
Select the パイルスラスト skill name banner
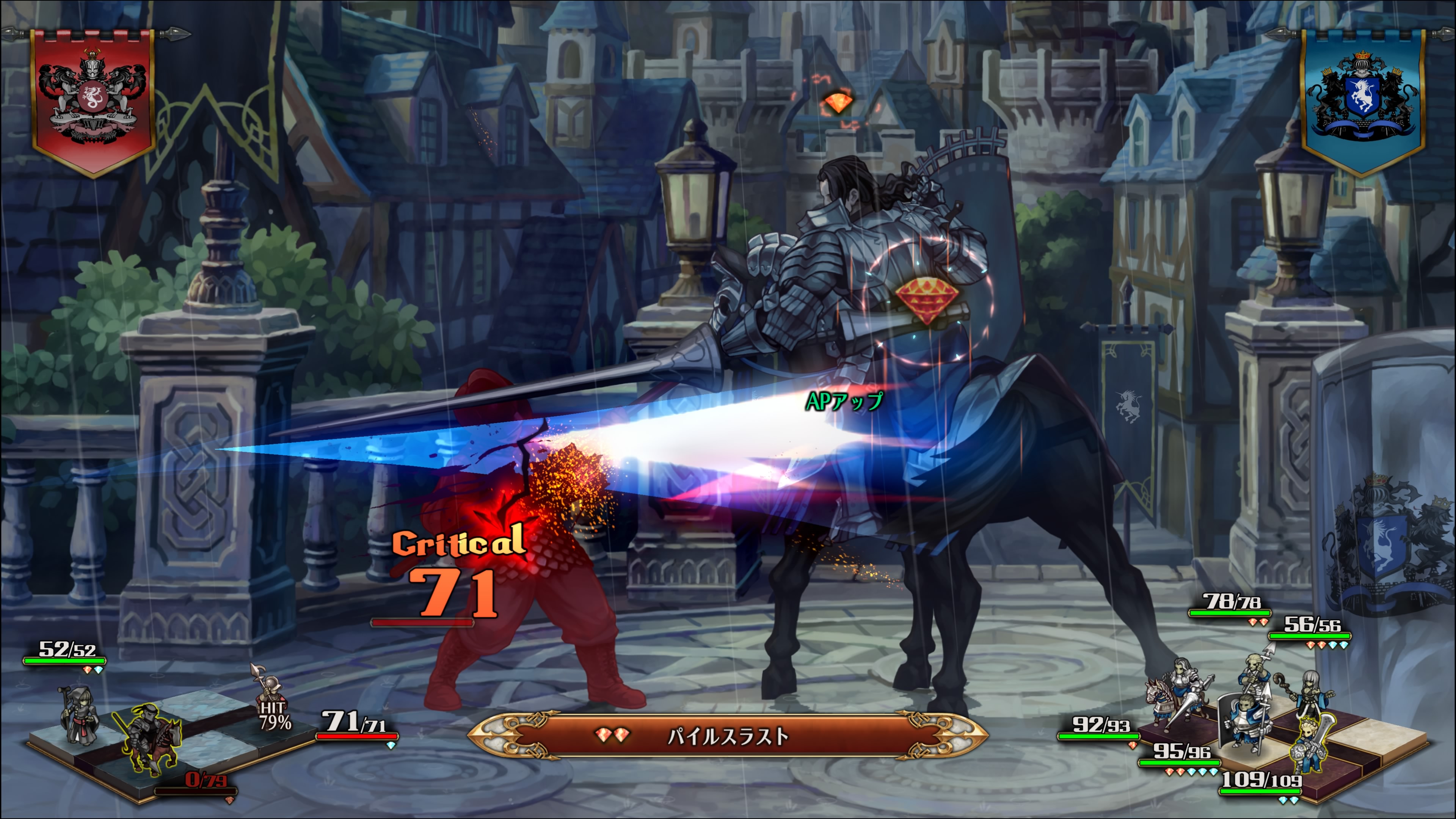[728, 736]
